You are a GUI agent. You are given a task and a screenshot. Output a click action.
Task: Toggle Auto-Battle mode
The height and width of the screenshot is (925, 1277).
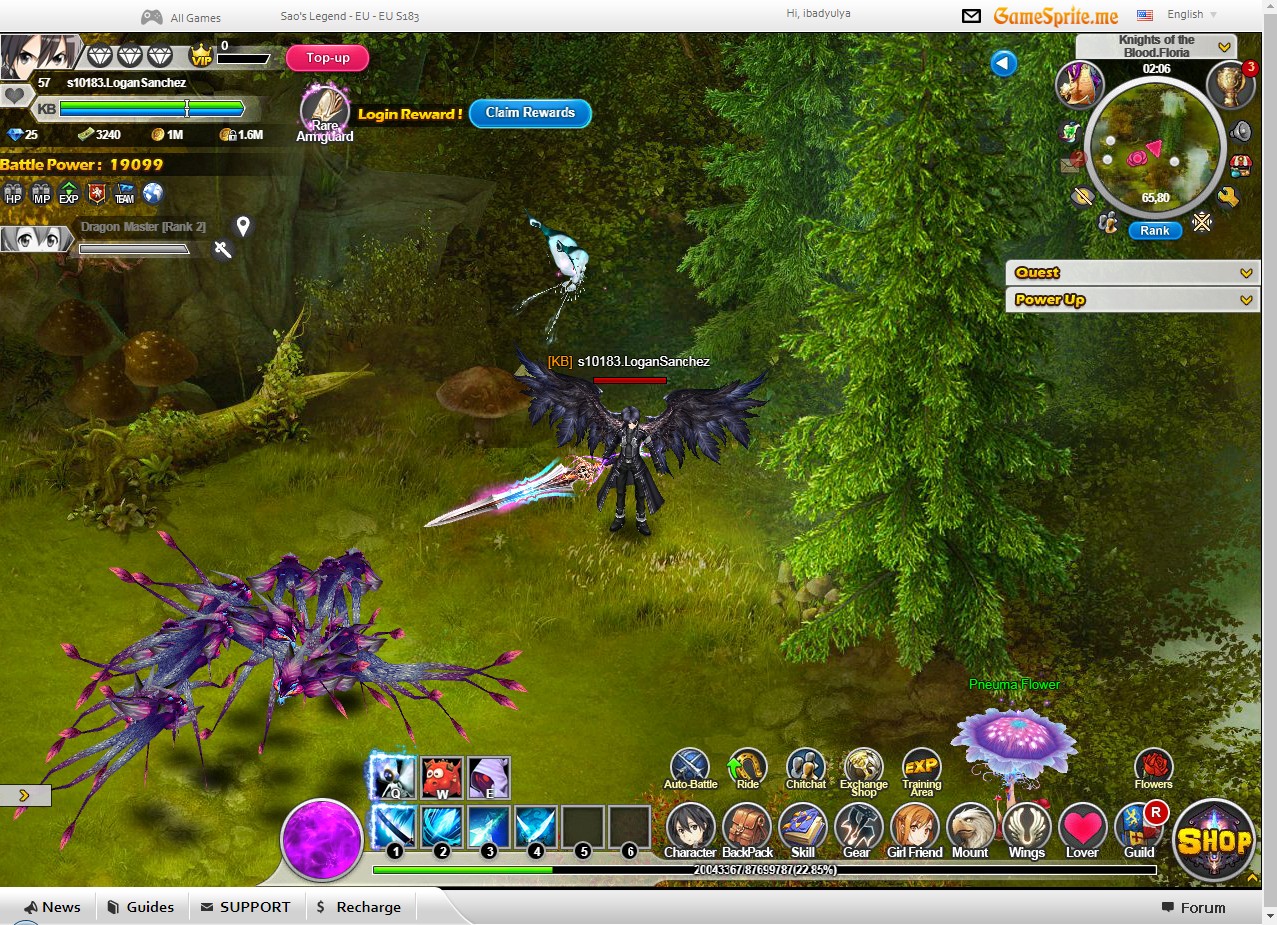pyautogui.click(x=690, y=767)
